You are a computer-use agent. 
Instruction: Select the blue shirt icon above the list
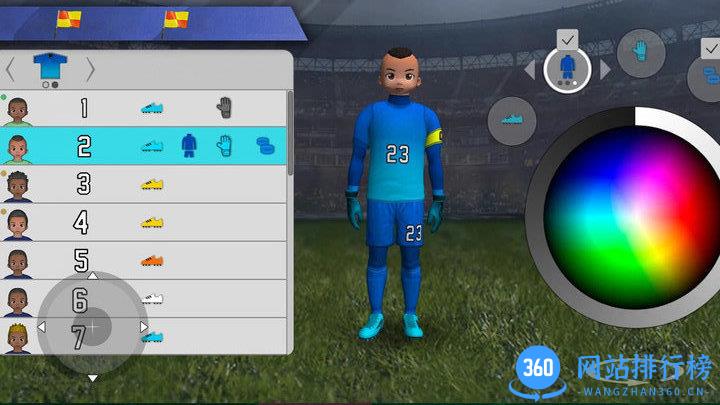pos(48,66)
